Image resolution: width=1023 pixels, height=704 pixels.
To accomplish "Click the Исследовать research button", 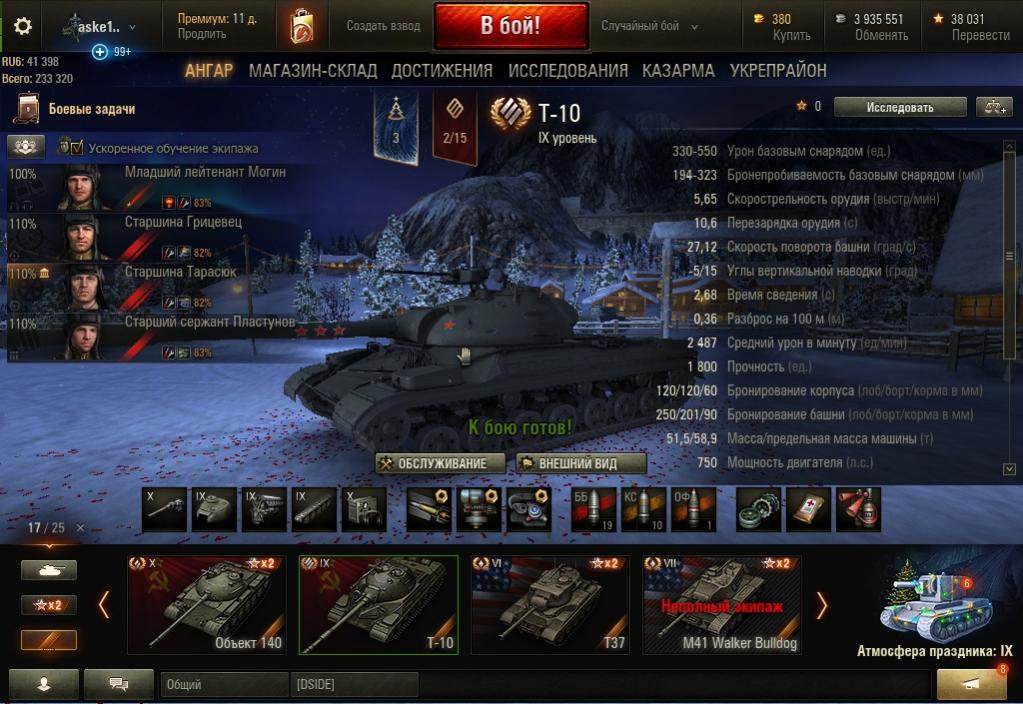I will (900, 107).
